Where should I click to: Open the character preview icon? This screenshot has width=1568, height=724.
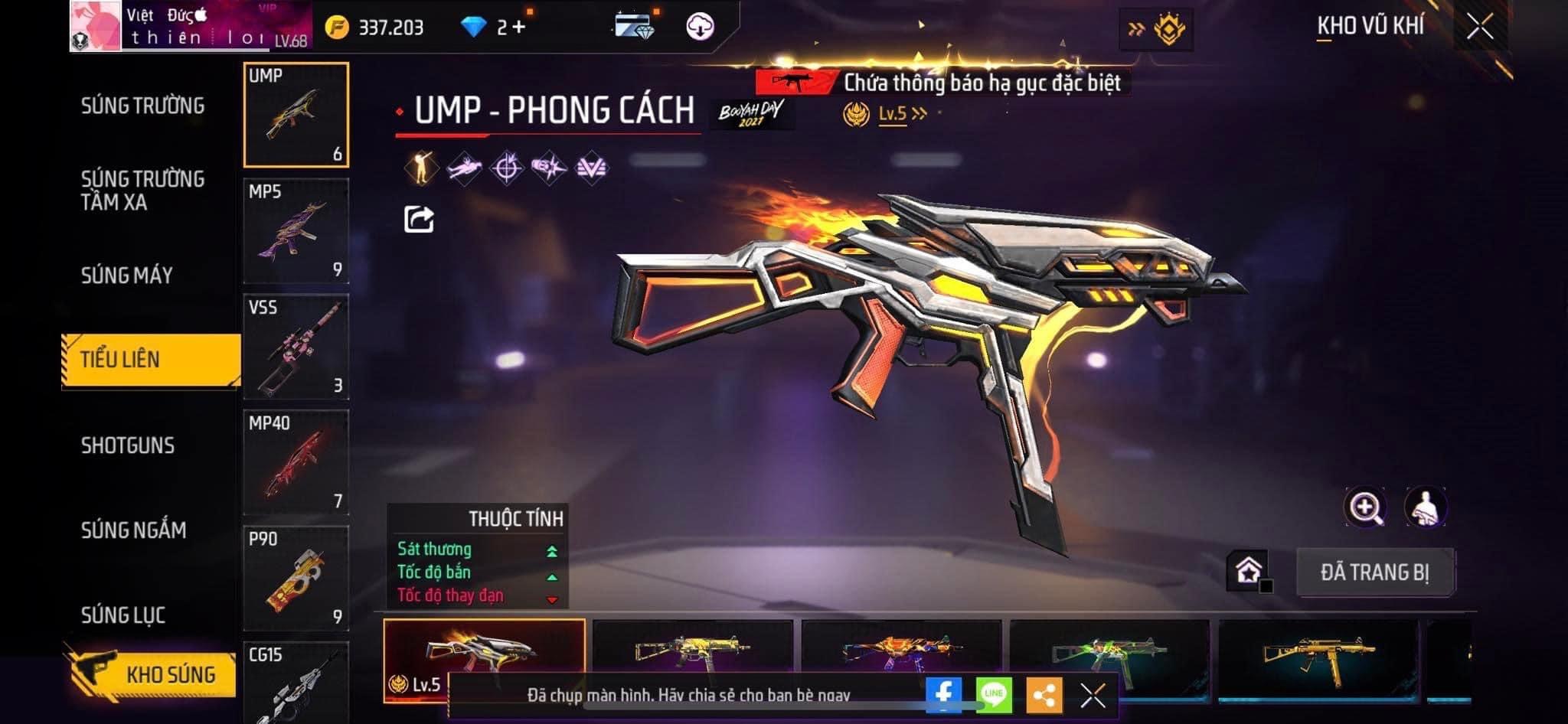tap(1425, 507)
